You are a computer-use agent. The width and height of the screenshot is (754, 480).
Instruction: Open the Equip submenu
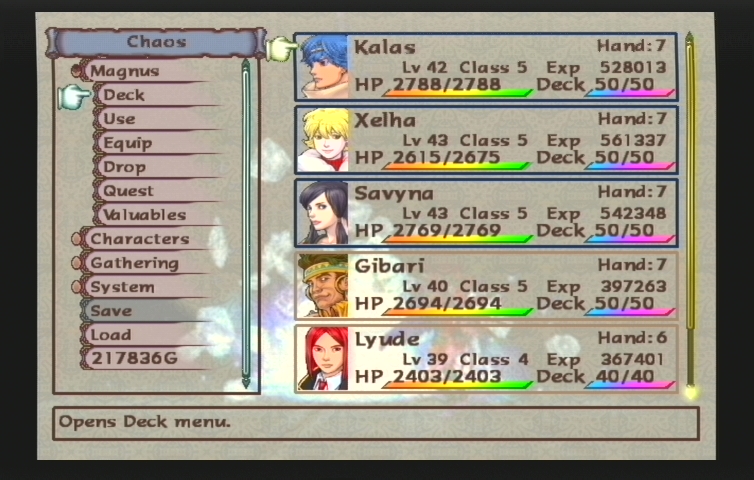pyautogui.click(x=127, y=143)
